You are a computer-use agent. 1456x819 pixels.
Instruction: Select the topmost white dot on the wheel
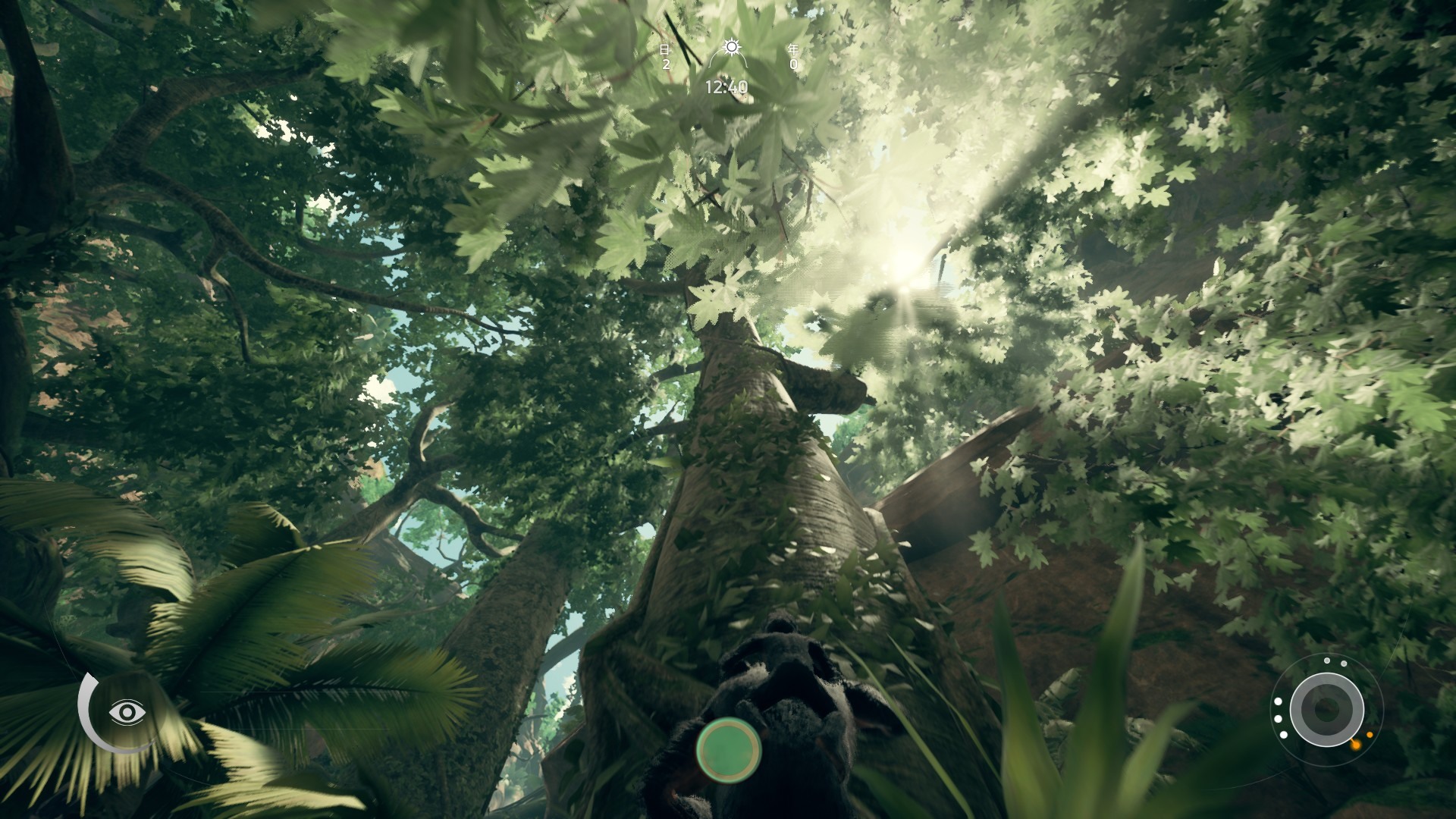pyautogui.click(x=1327, y=661)
